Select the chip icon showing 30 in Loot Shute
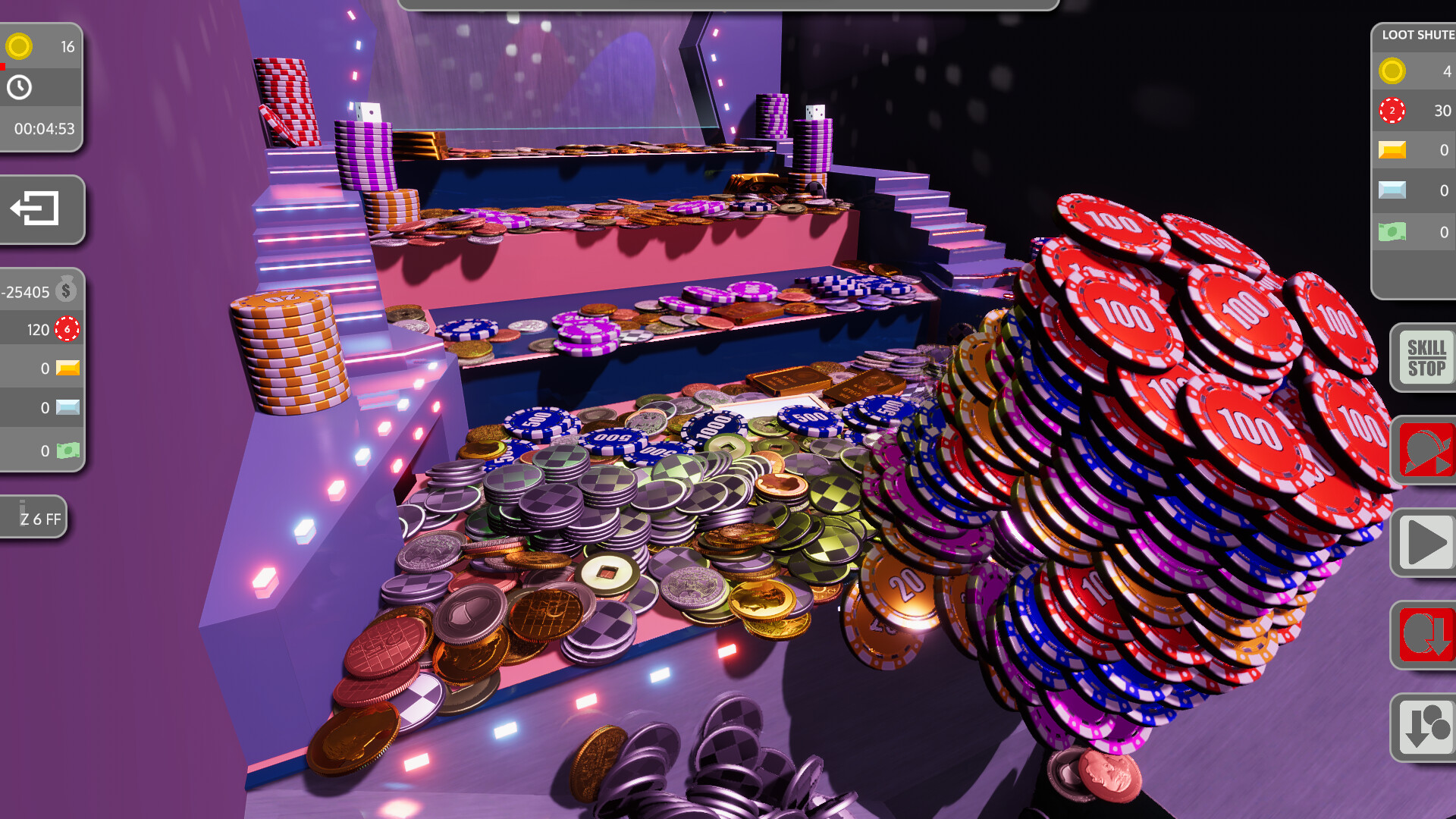 [x=1394, y=111]
